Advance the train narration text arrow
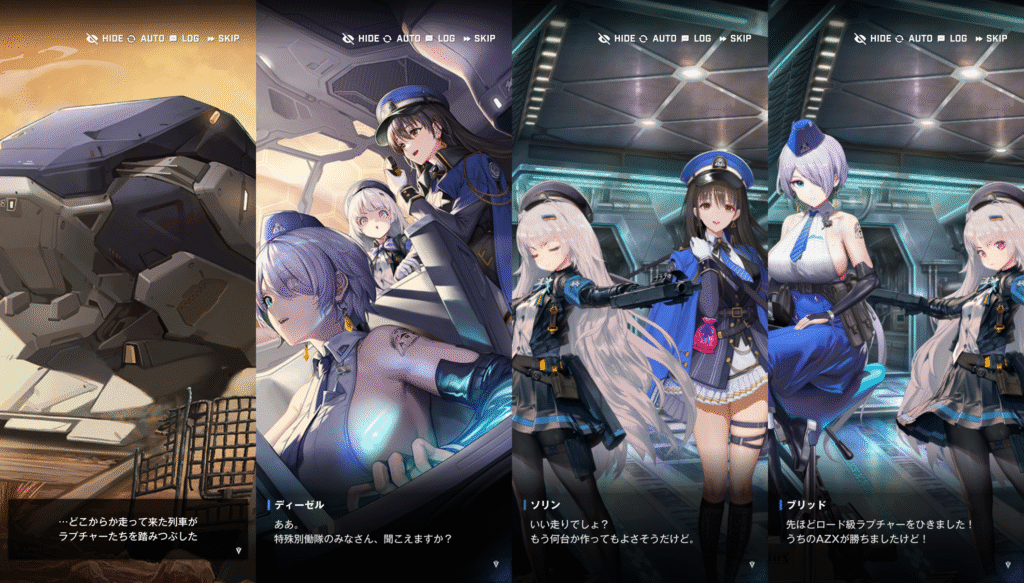 coord(237,549)
